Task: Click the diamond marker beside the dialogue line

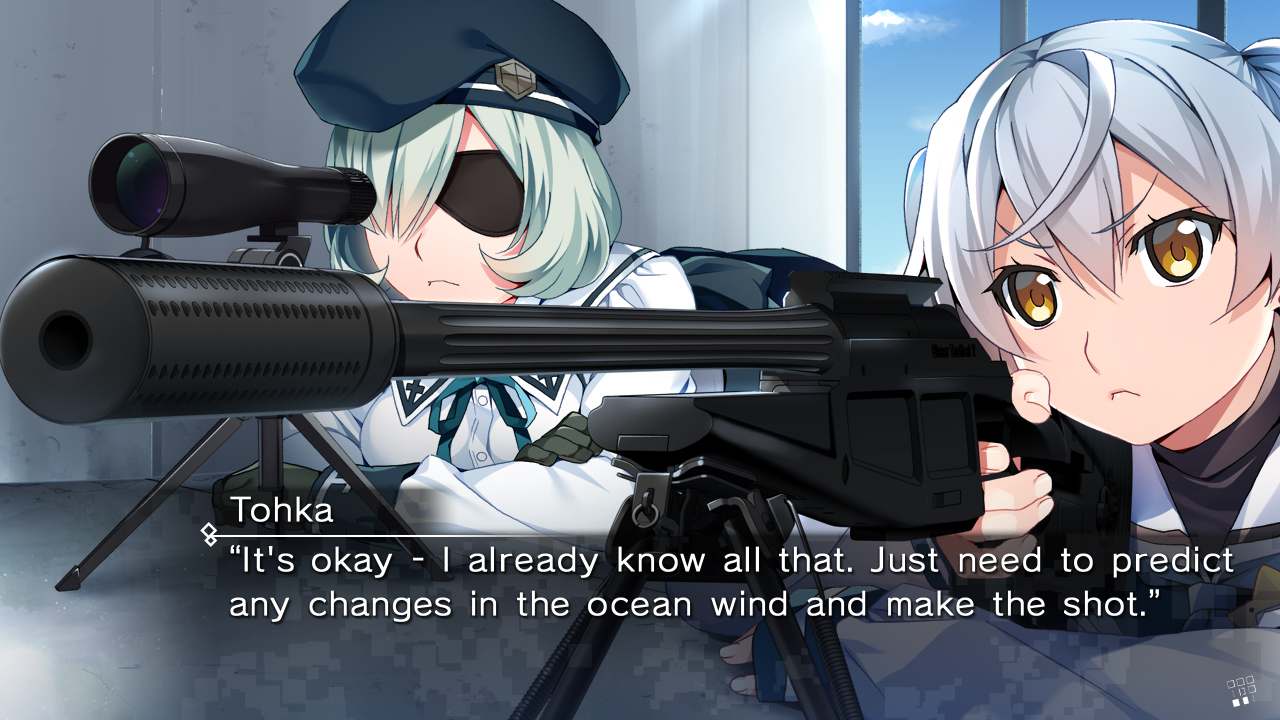Action: coord(208,533)
